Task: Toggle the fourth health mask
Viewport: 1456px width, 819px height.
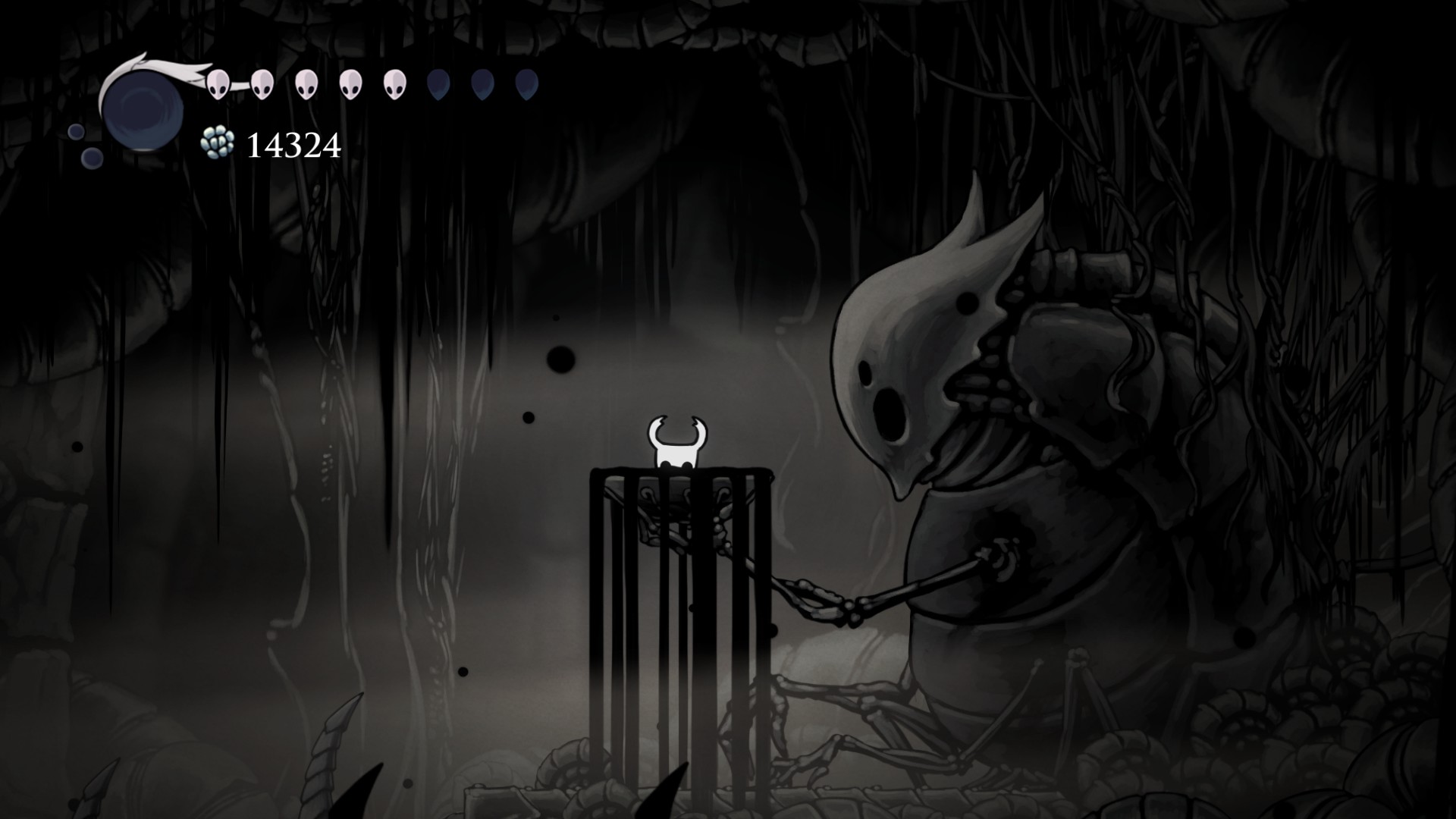Action: pyautogui.click(x=350, y=83)
